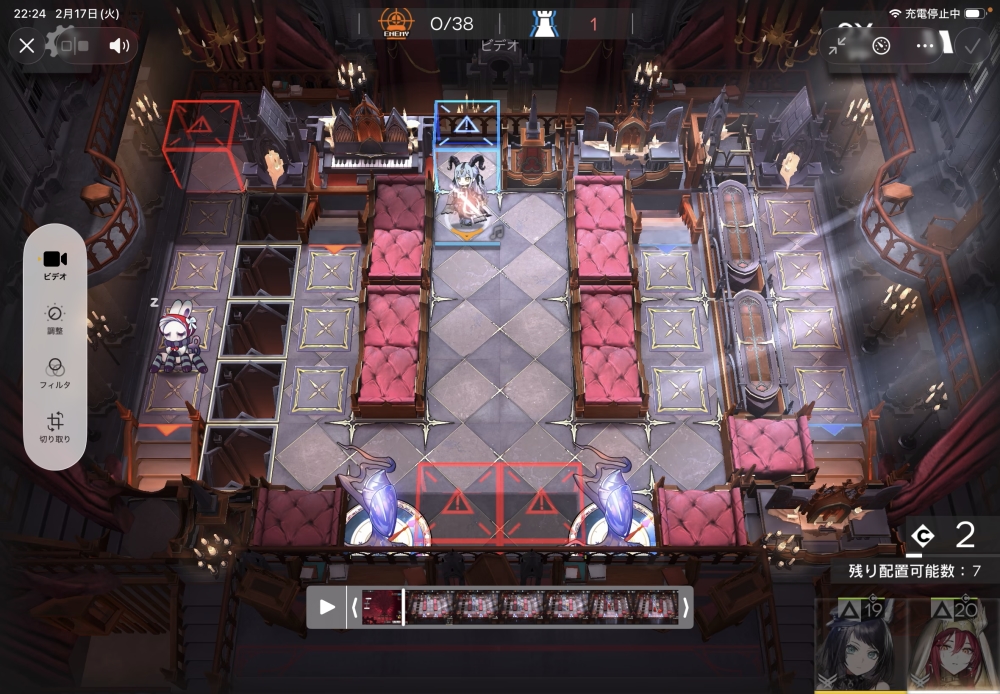The image size is (1000, 694).
Task: Play the video from the timeline bar
Action: pos(327,607)
